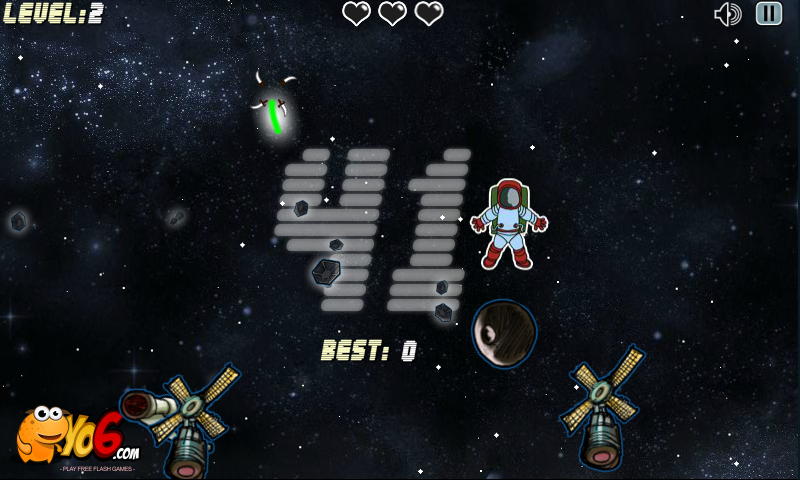
Task: Pause the game
Action: [768, 13]
